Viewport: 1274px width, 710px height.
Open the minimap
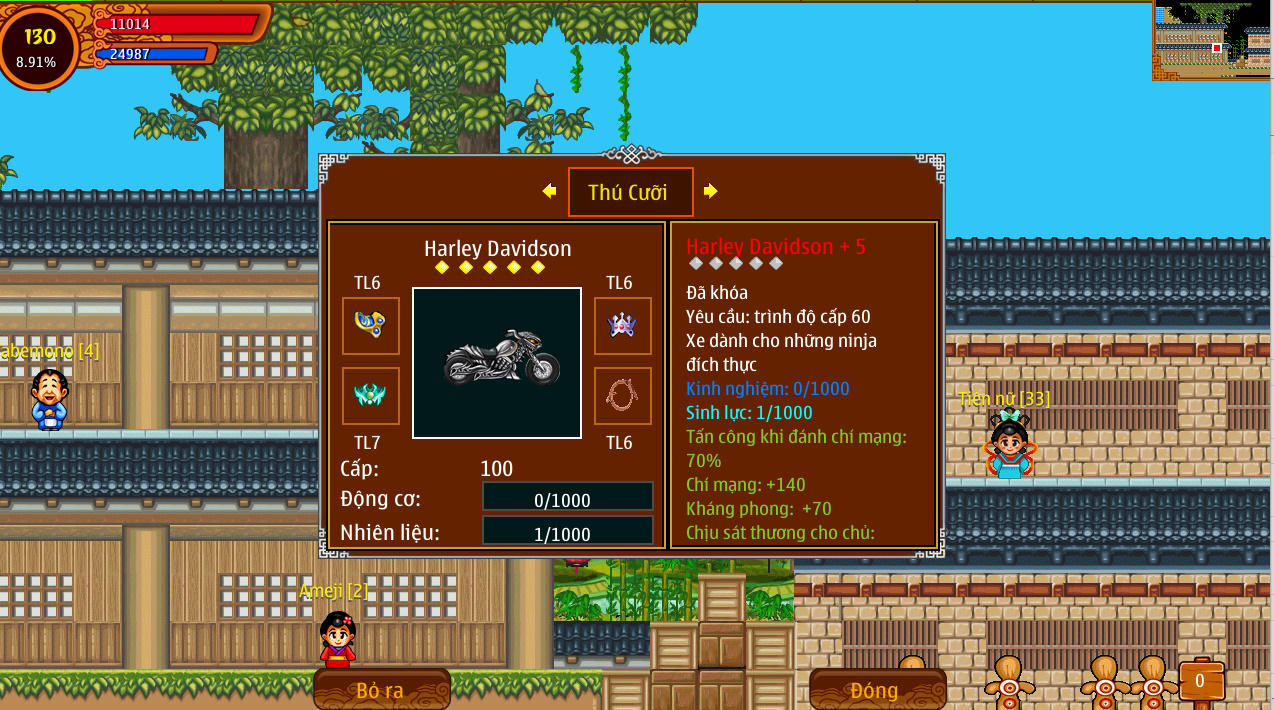[1213, 40]
